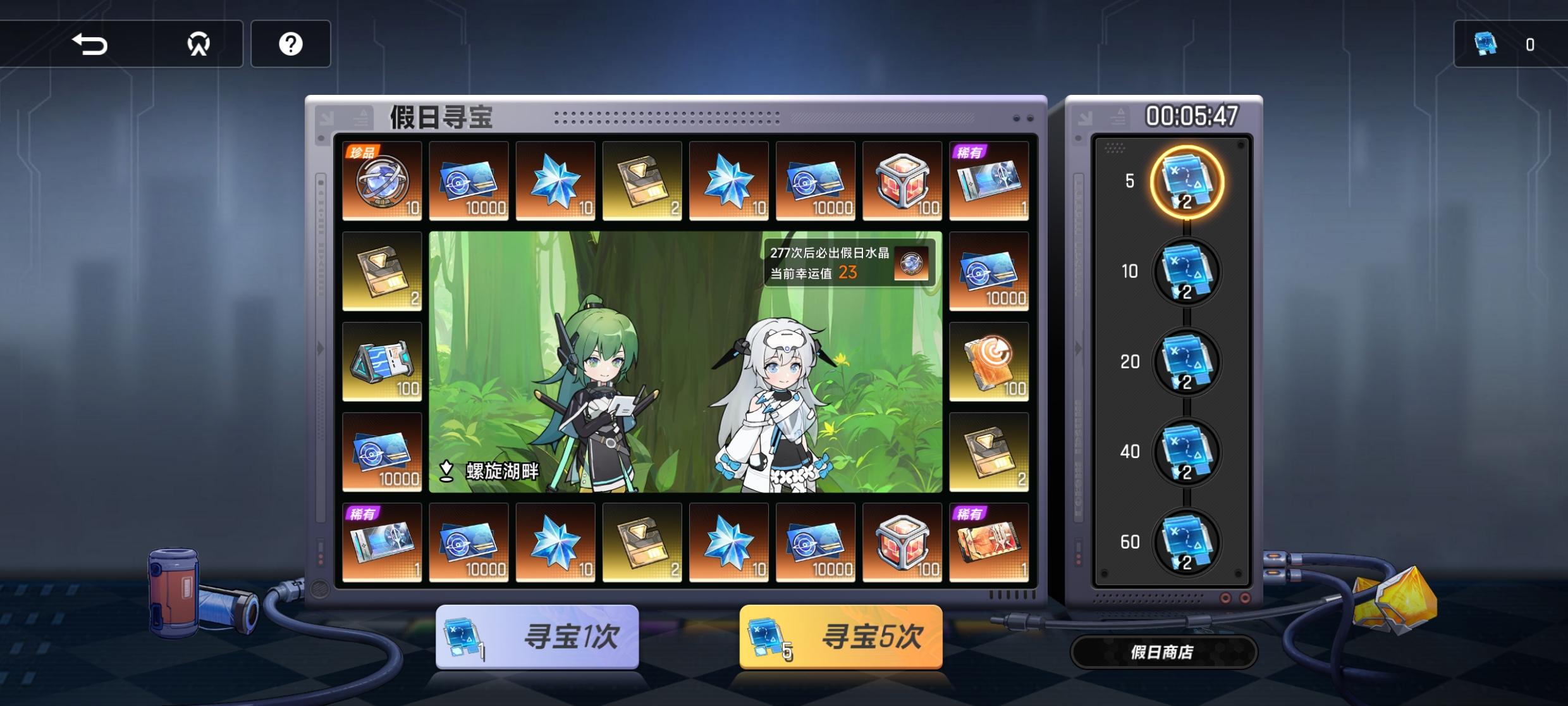
Task: Return using the back arrow button
Action: tap(89, 43)
